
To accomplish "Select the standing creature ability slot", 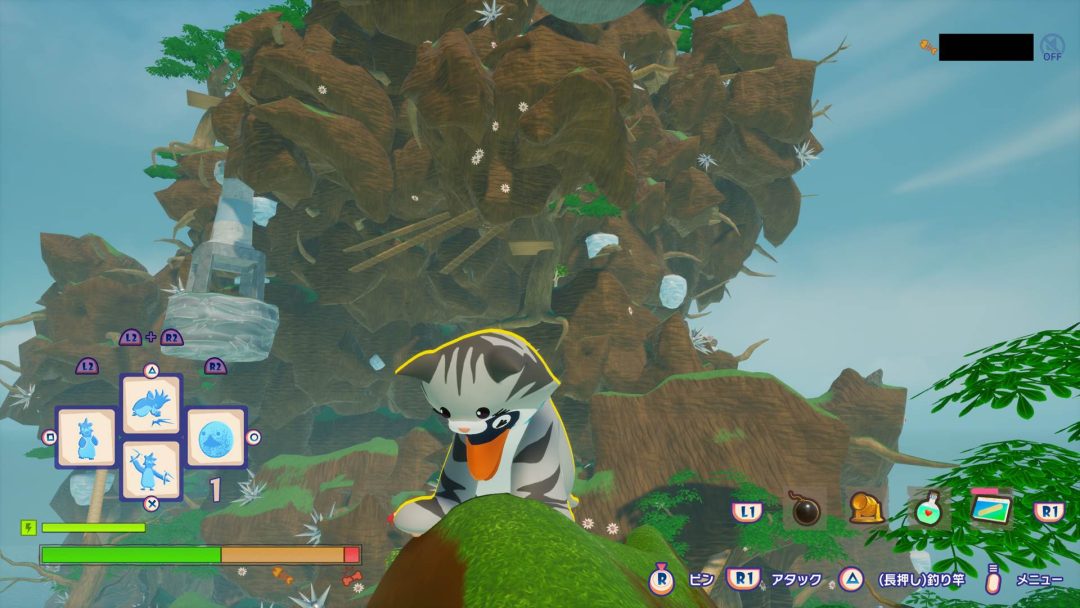I will 87,437.
